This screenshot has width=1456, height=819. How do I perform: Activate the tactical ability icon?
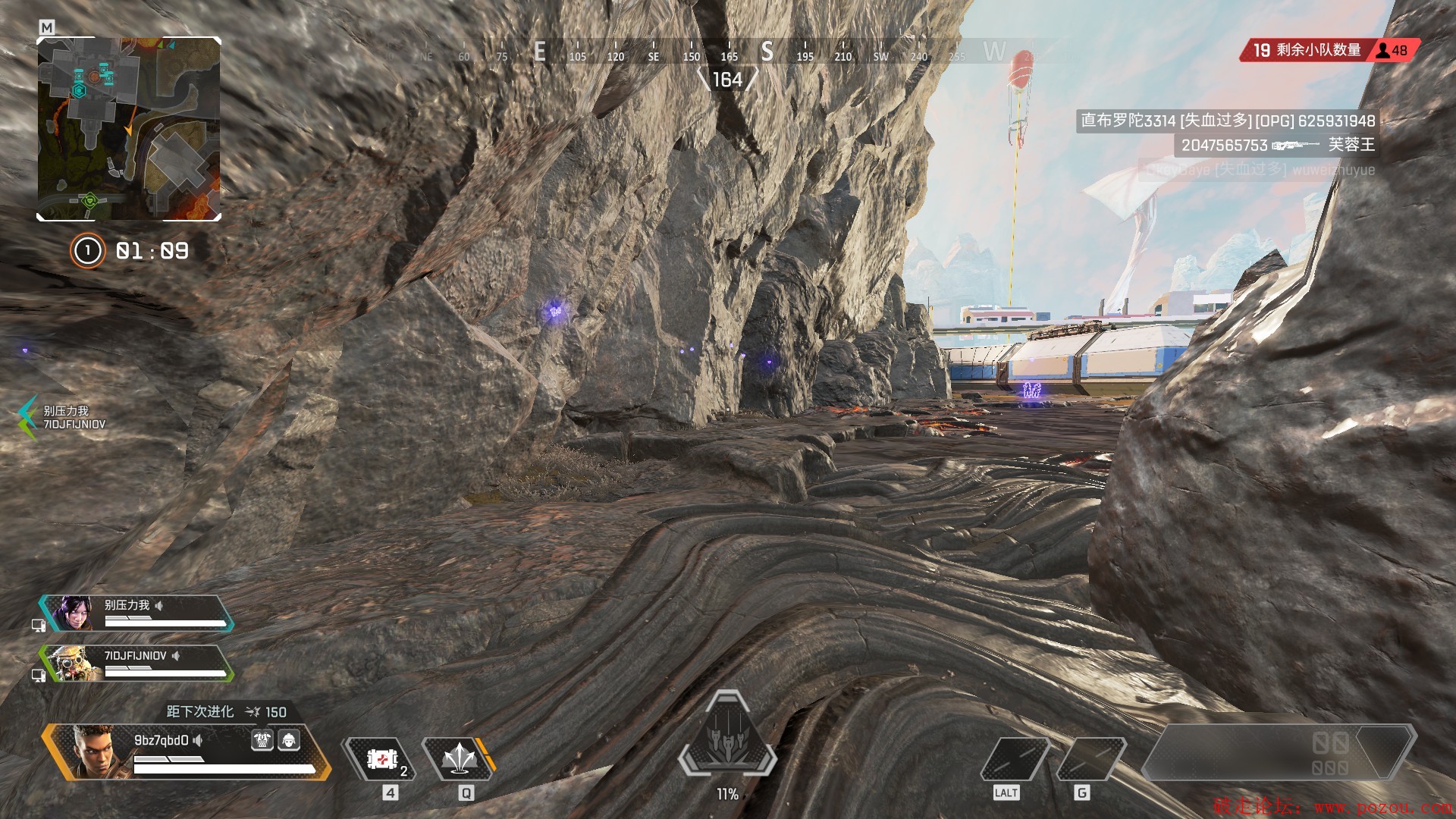pyautogui.click(x=459, y=758)
